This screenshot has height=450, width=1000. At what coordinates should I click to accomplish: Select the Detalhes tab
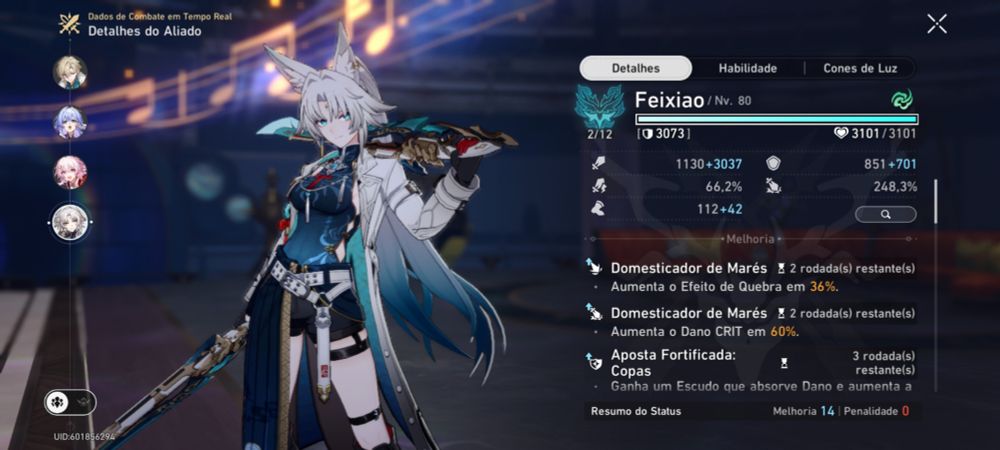[636, 68]
